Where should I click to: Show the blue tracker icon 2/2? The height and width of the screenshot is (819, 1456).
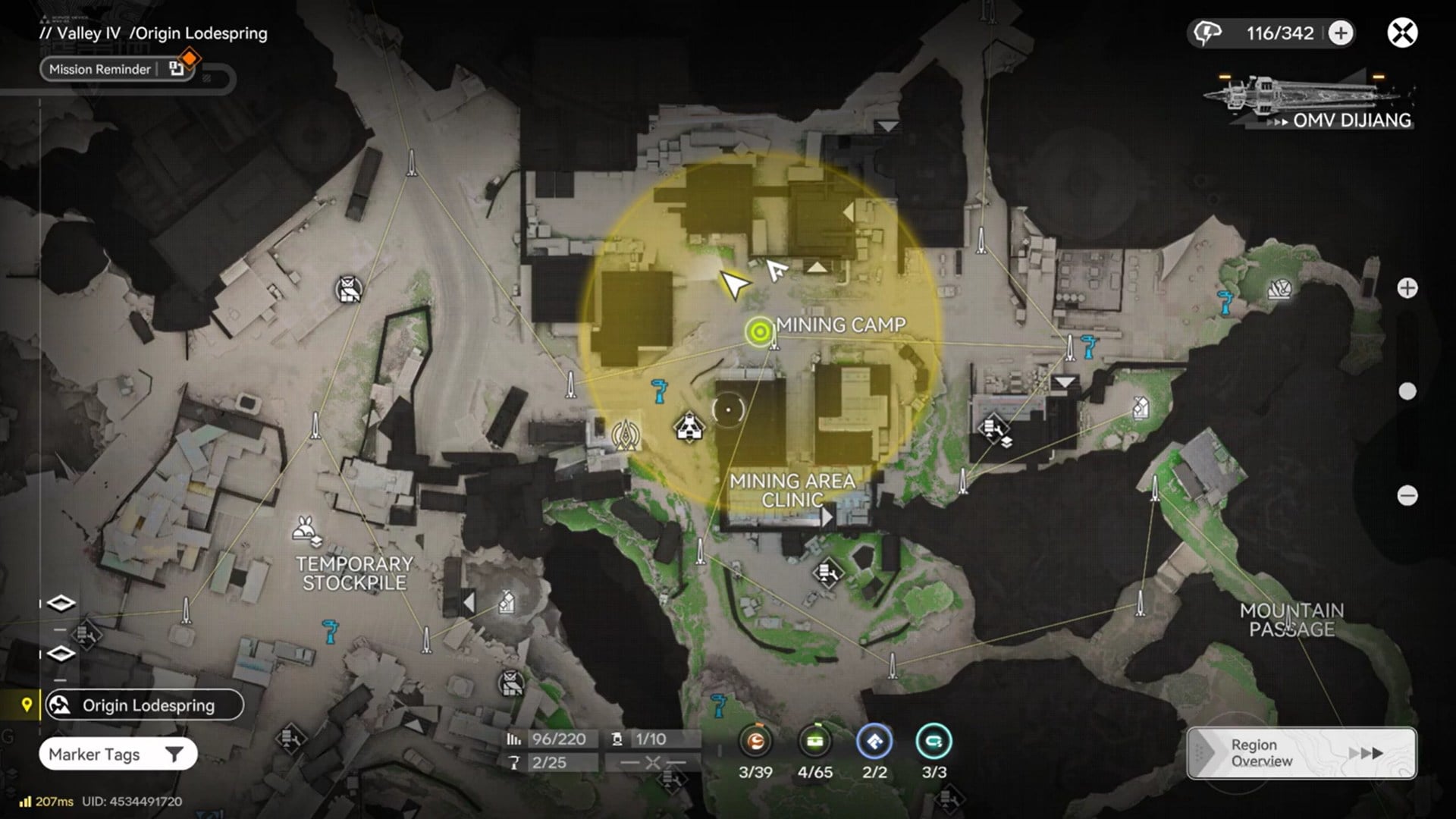click(x=874, y=742)
